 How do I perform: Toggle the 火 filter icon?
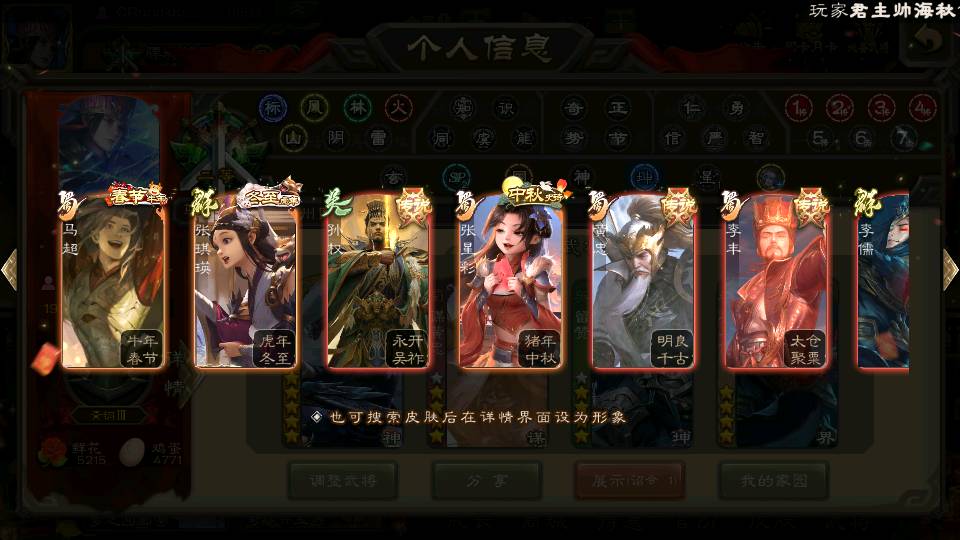pyautogui.click(x=399, y=108)
